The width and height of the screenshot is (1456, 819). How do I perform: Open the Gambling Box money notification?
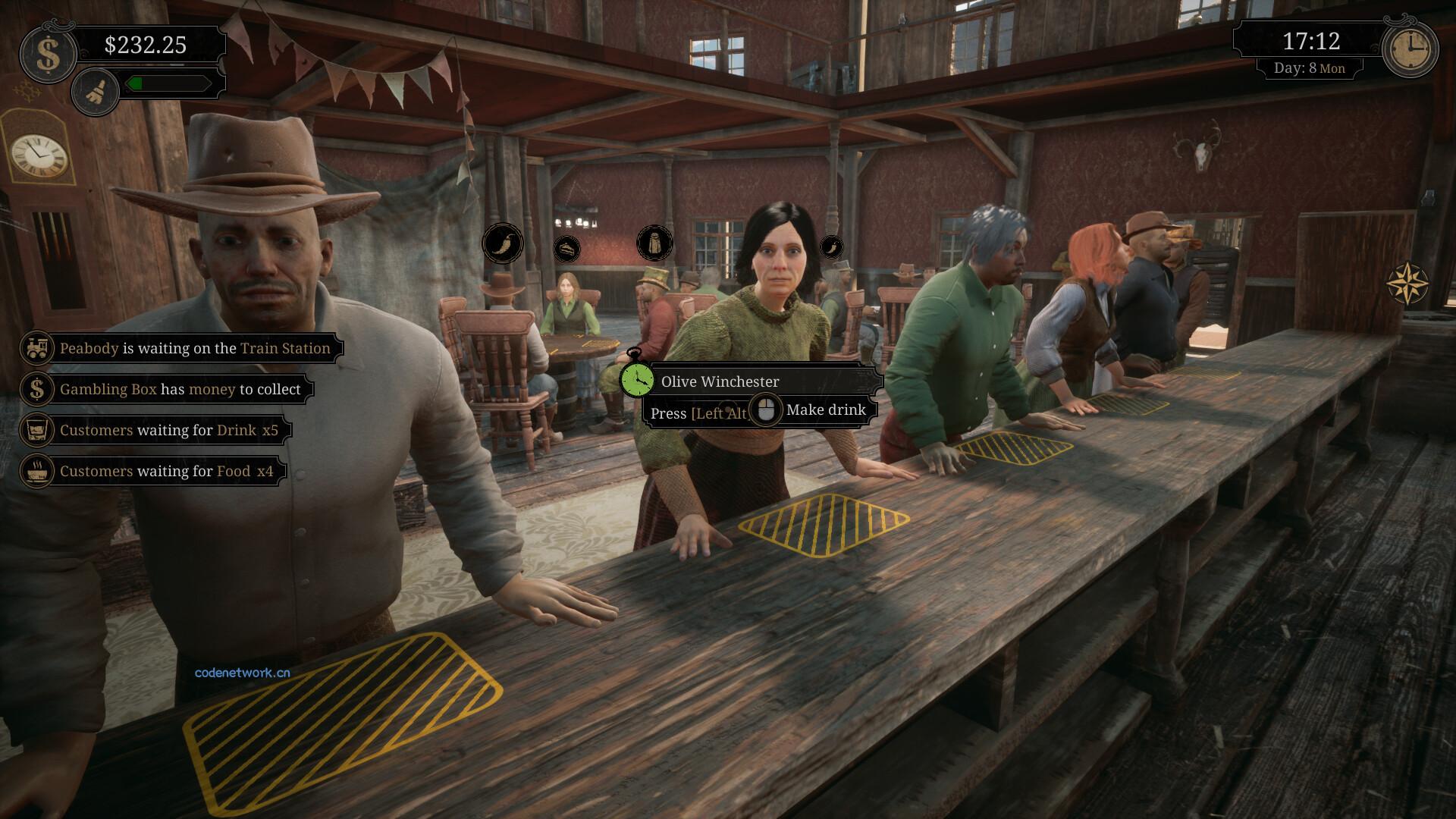(x=167, y=389)
